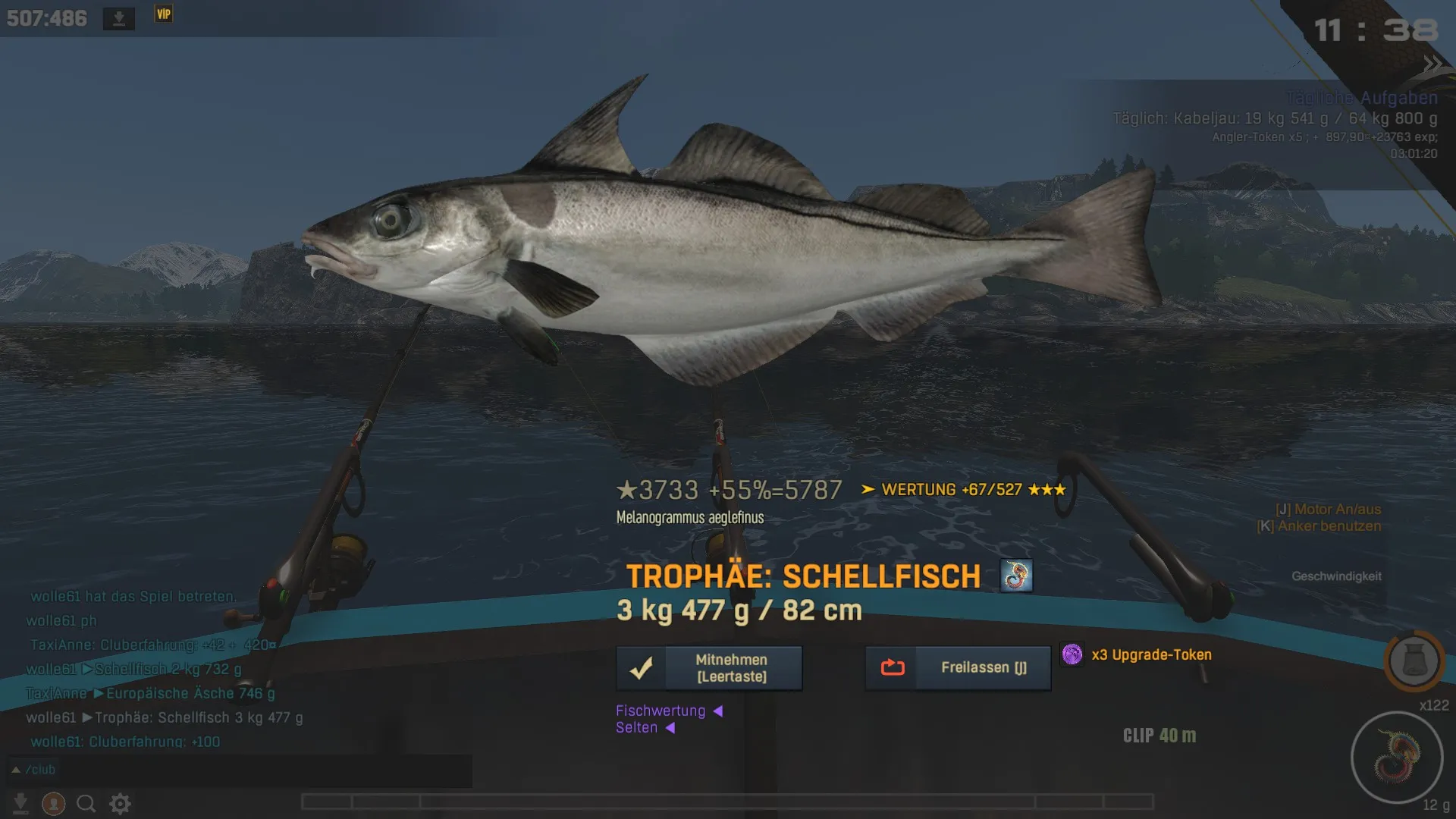Click the purple Upgrade-Token icon
This screenshot has height=819, width=1456.
click(1072, 654)
